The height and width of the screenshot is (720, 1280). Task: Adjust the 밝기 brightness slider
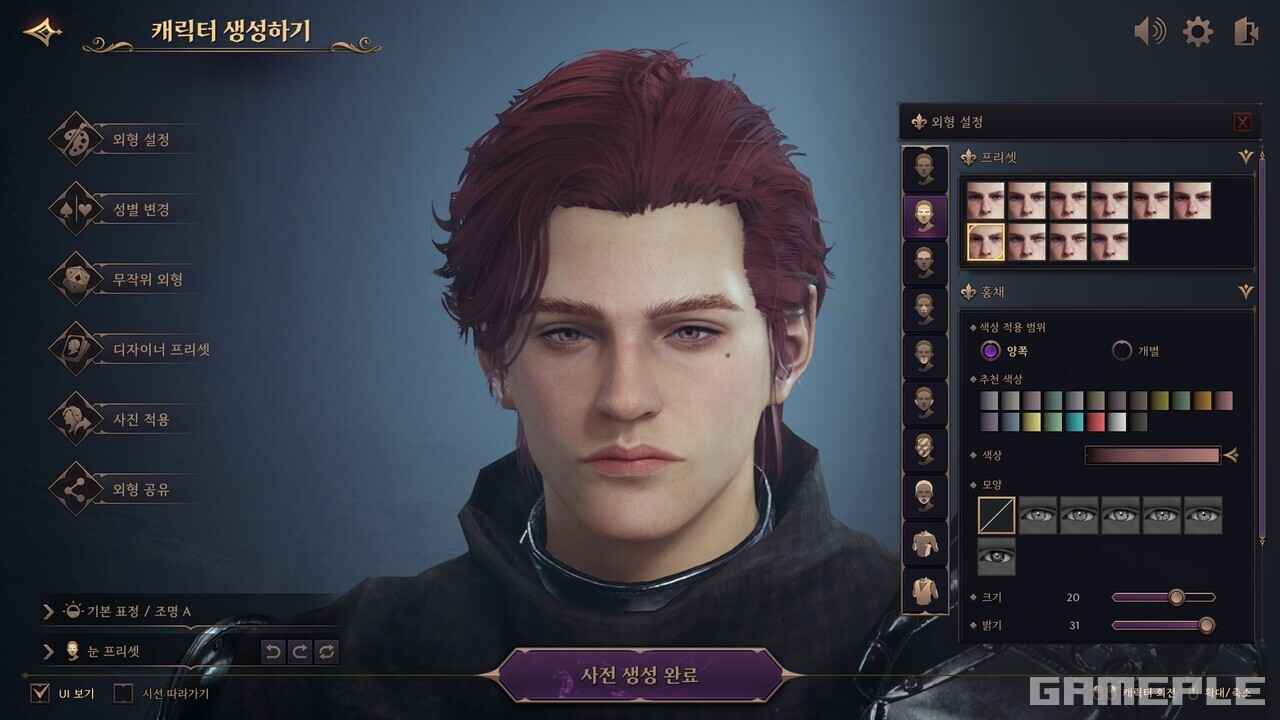(x=1206, y=626)
